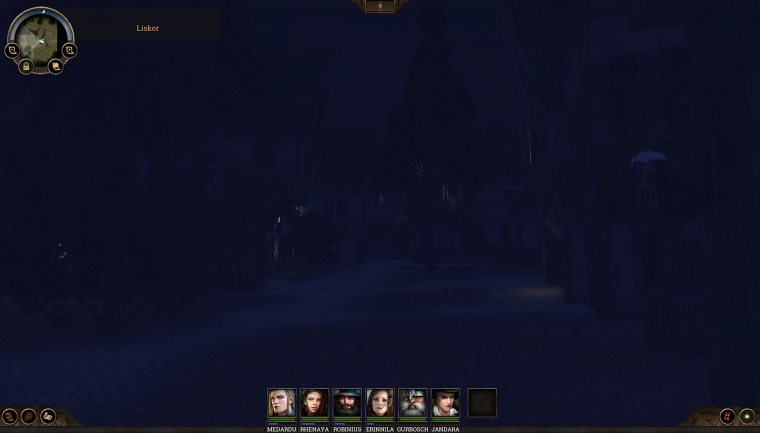Open the circular minimap
The width and height of the screenshot is (760, 433).
click(41, 34)
